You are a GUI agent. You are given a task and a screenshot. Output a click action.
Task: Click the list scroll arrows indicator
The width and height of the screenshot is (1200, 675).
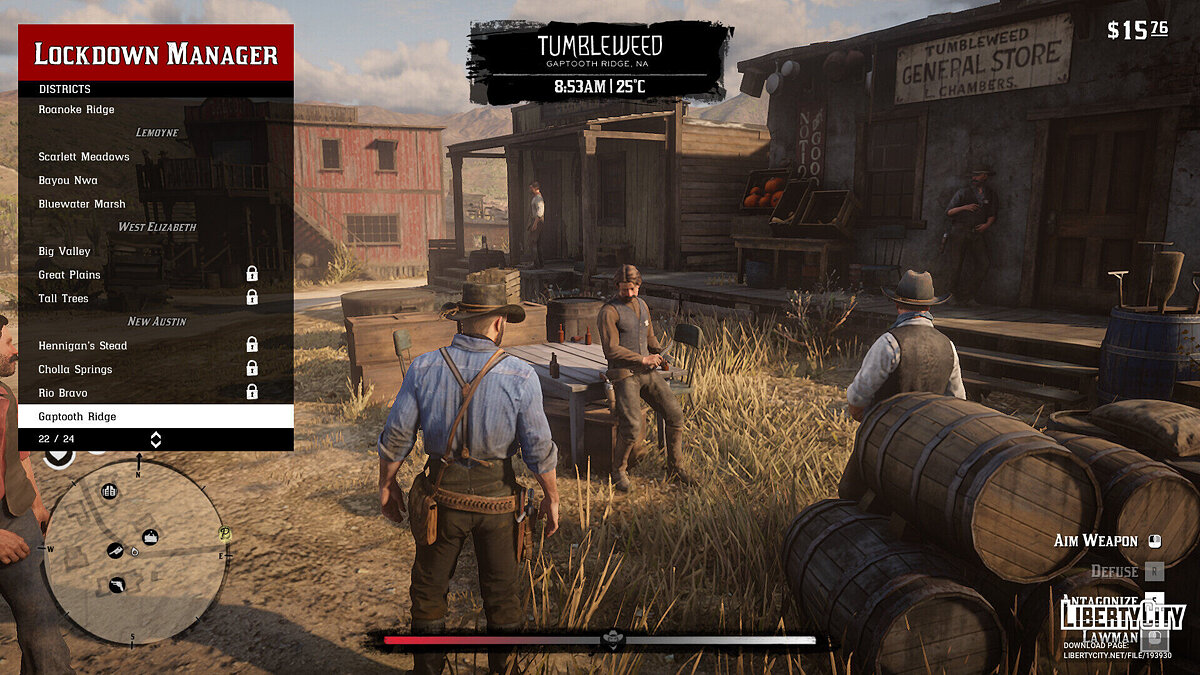click(156, 439)
